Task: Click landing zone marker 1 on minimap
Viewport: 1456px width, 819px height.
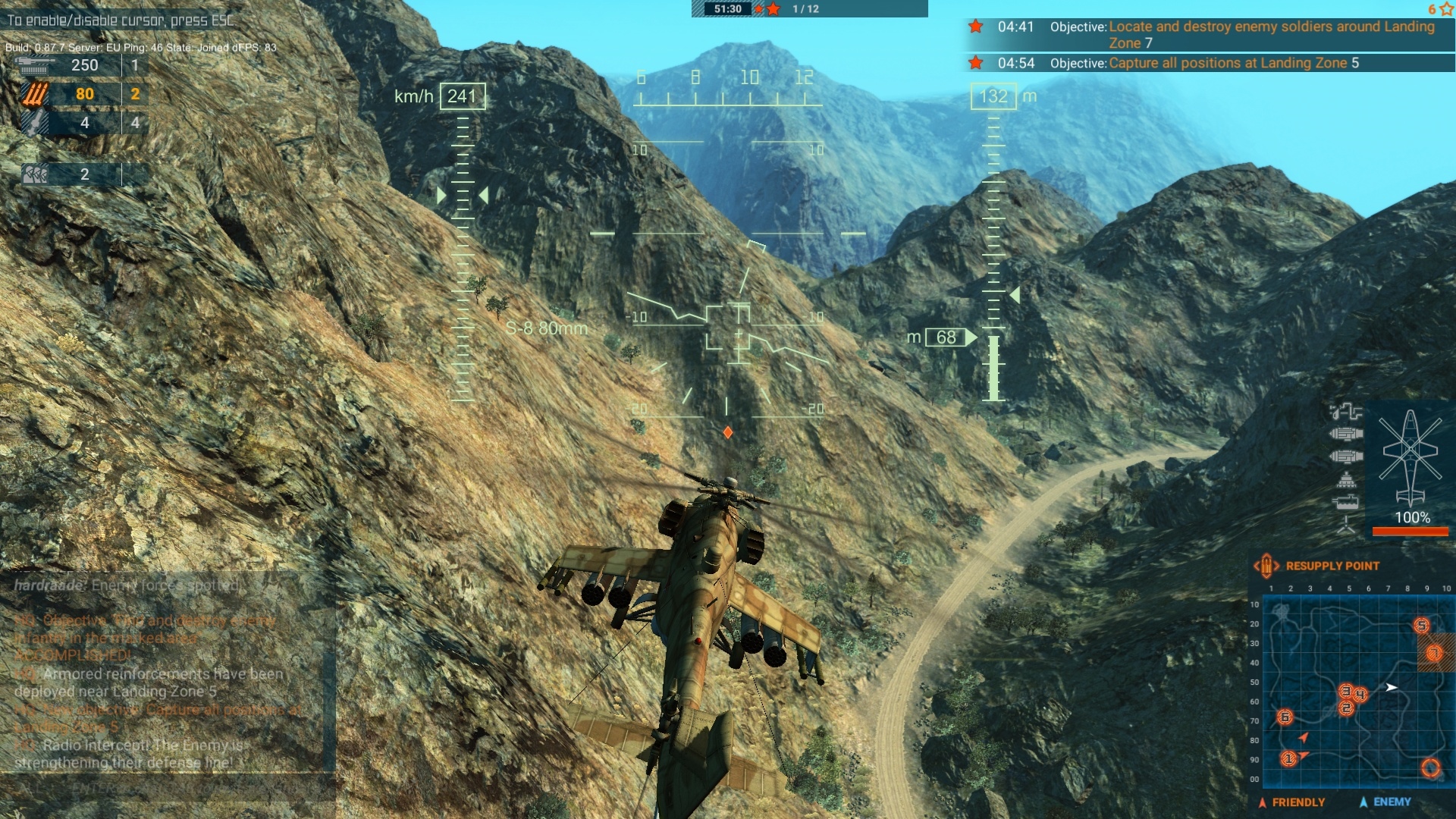Action: click(1288, 758)
